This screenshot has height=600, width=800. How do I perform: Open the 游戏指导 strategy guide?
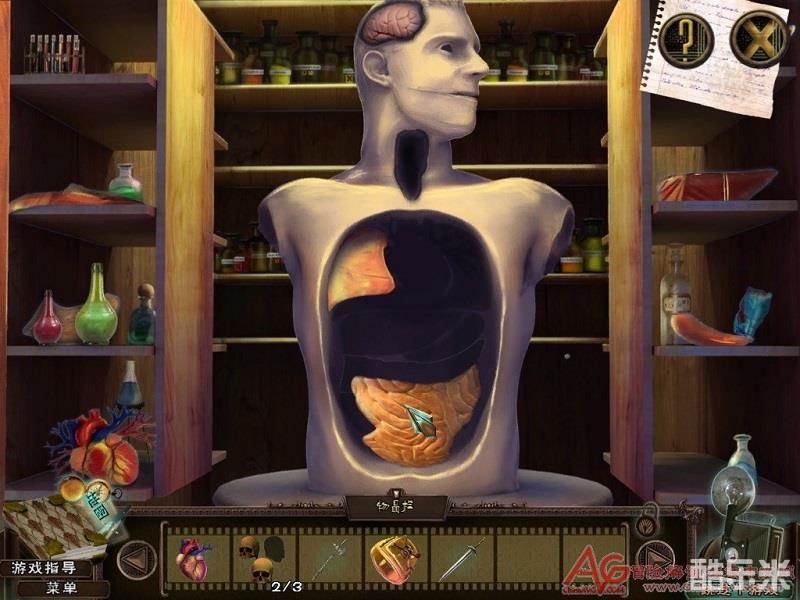(x=47, y=569)
